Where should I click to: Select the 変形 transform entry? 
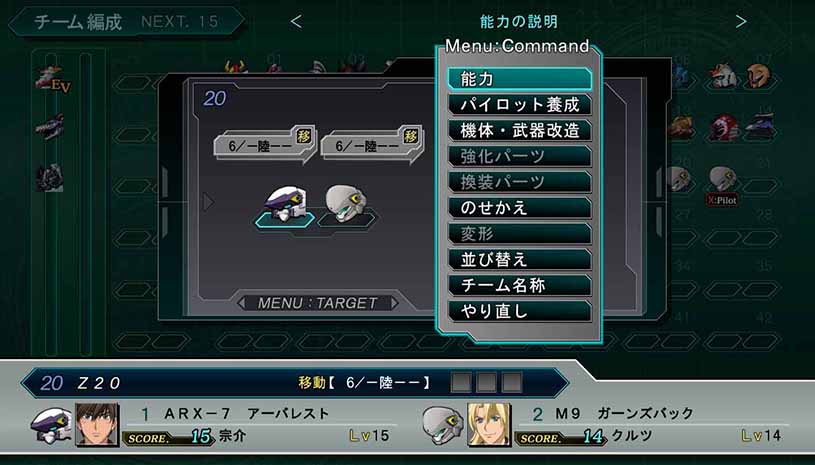point(519,233)
